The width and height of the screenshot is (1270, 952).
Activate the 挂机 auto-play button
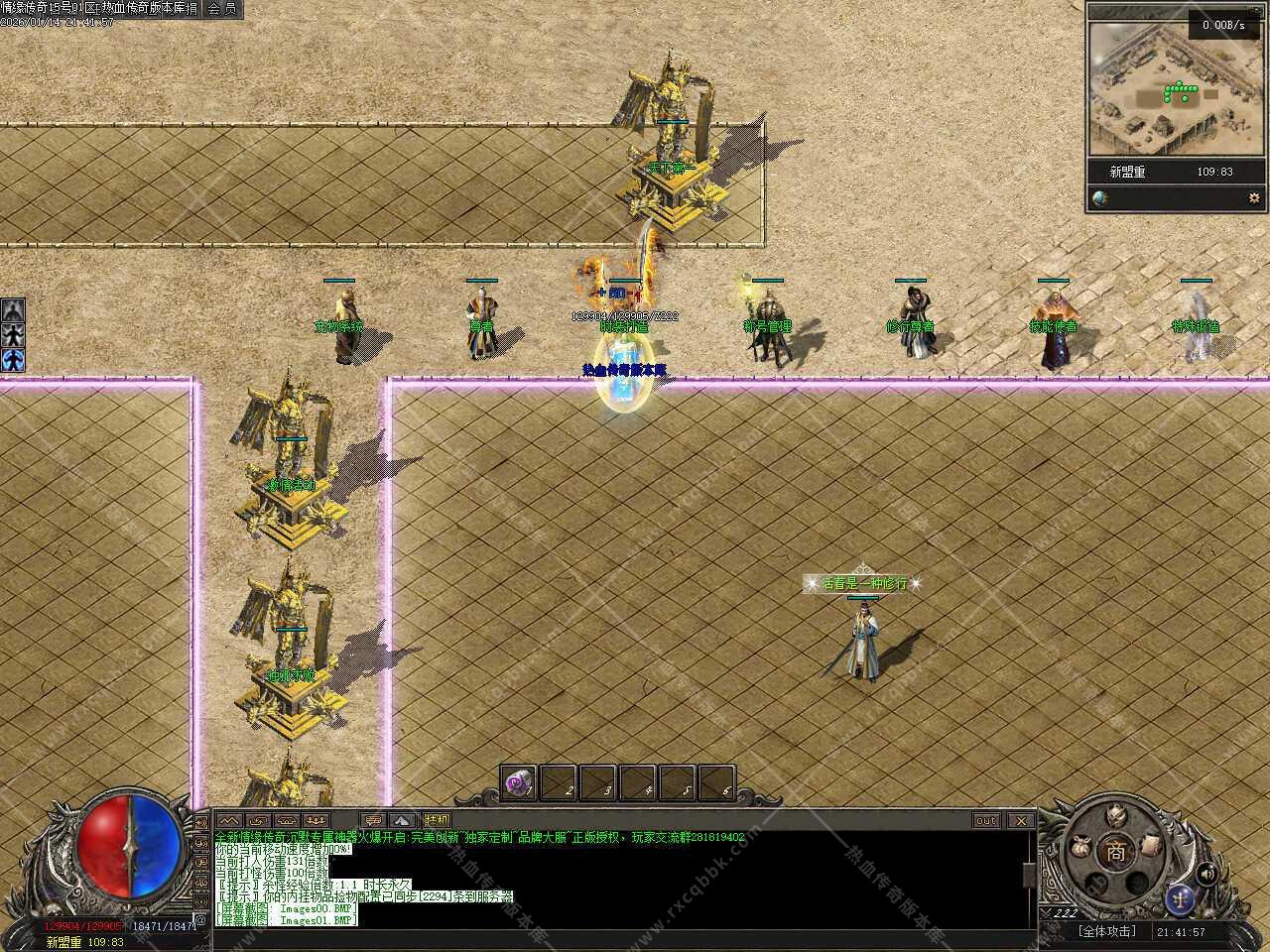(x=436, y=821)
